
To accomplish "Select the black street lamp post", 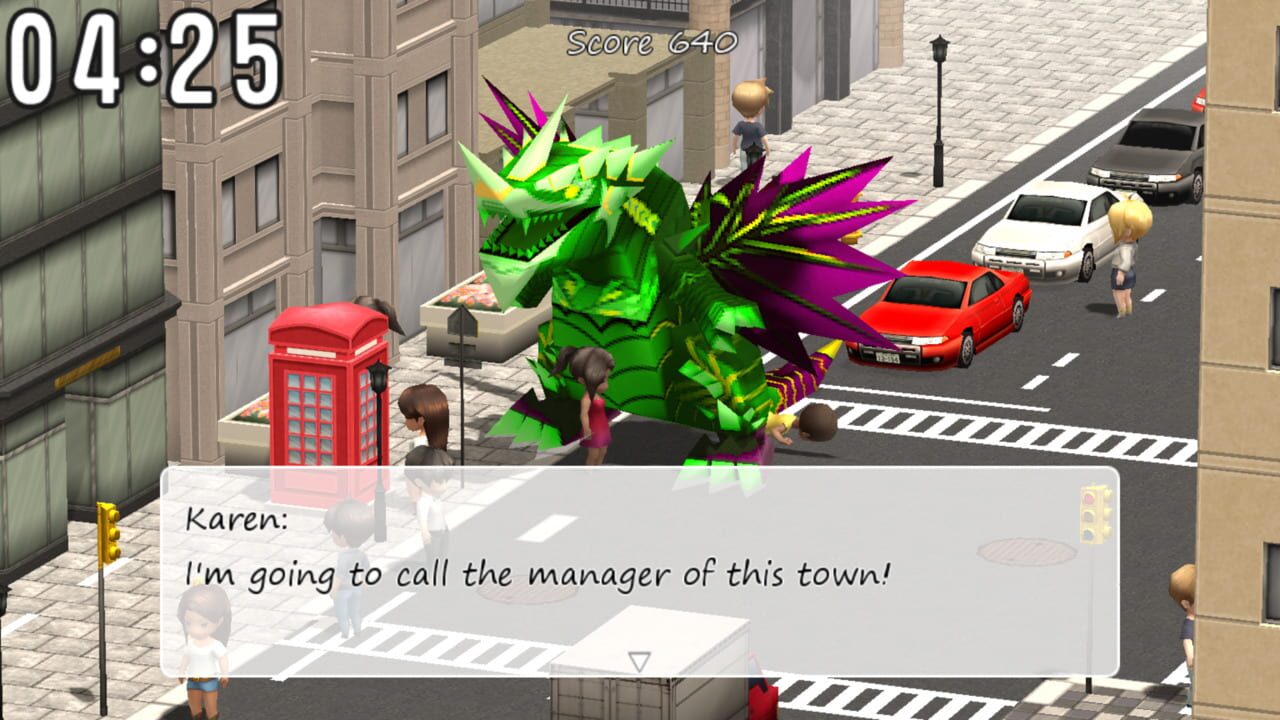I will (940, 110).
